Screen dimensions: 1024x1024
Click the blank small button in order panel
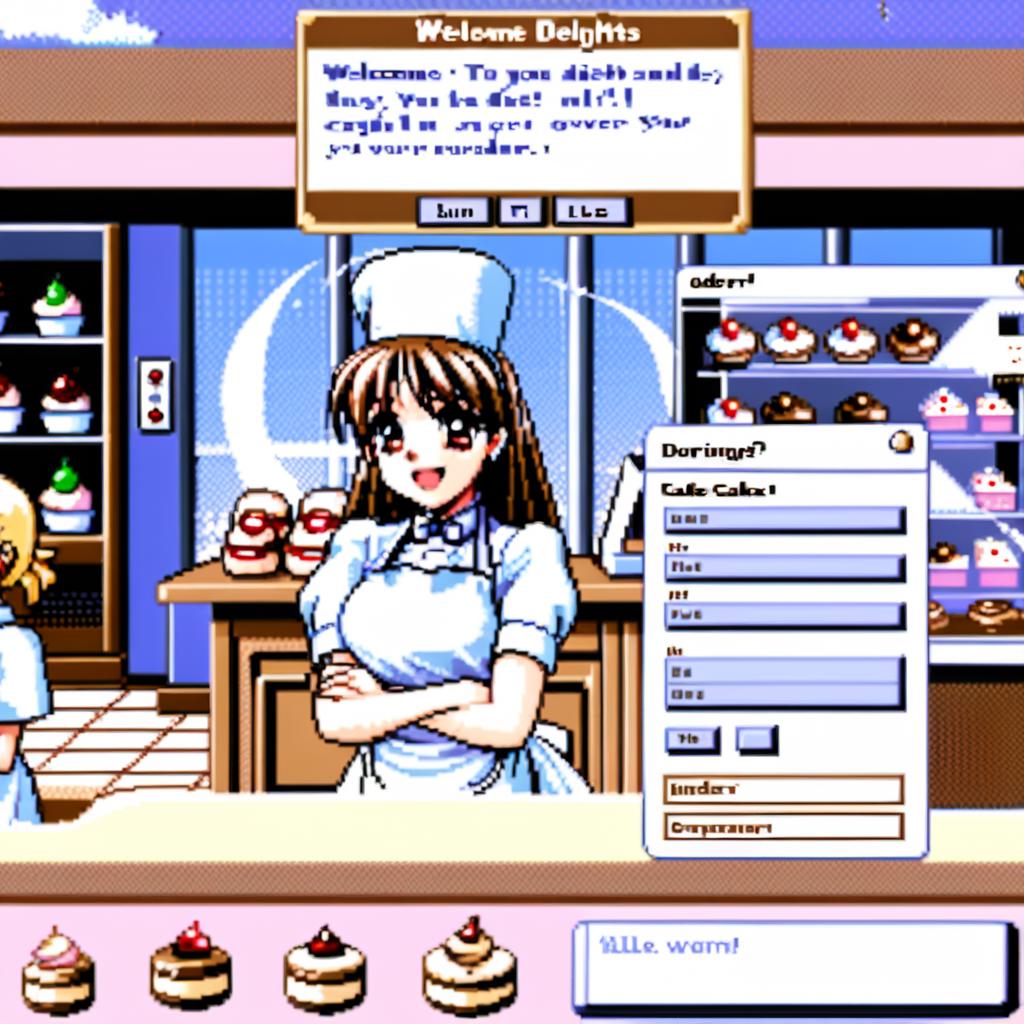coord(756,740)
